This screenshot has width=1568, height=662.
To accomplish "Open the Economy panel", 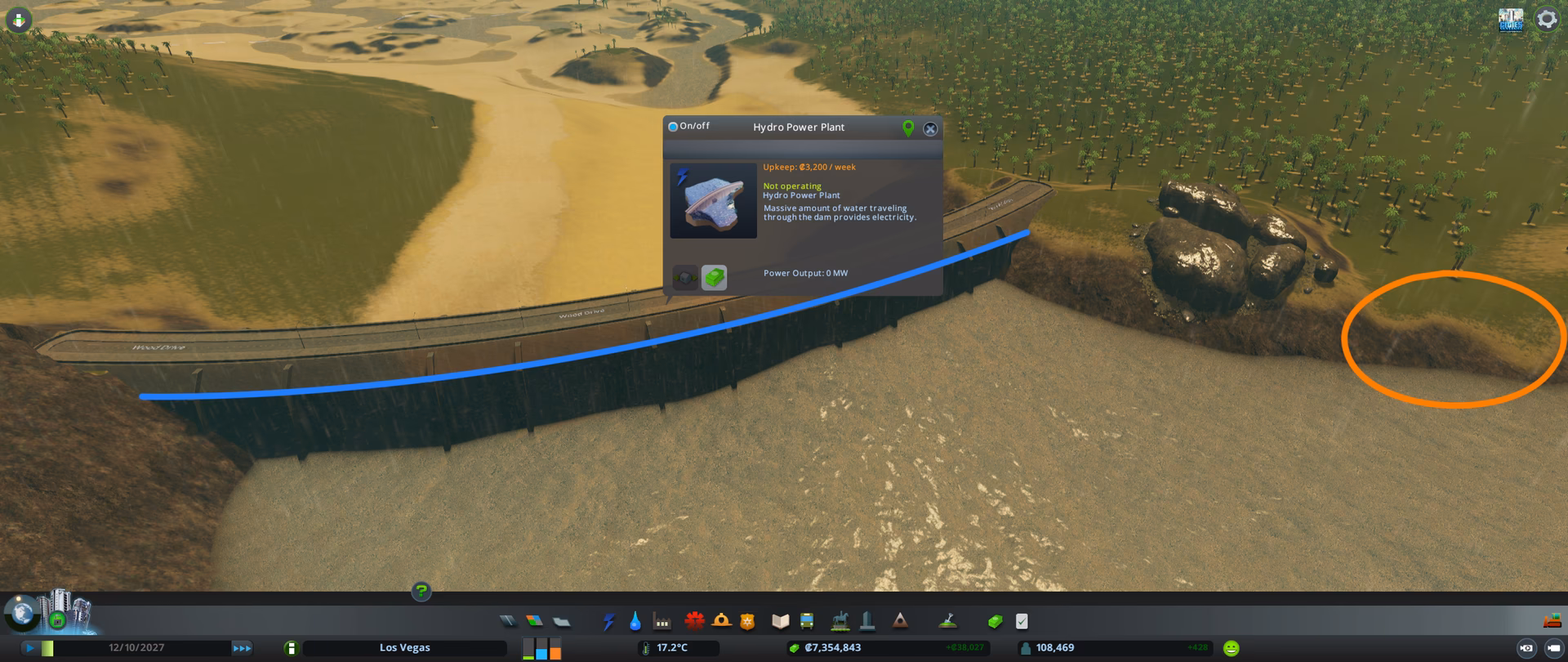I will 996,621.
